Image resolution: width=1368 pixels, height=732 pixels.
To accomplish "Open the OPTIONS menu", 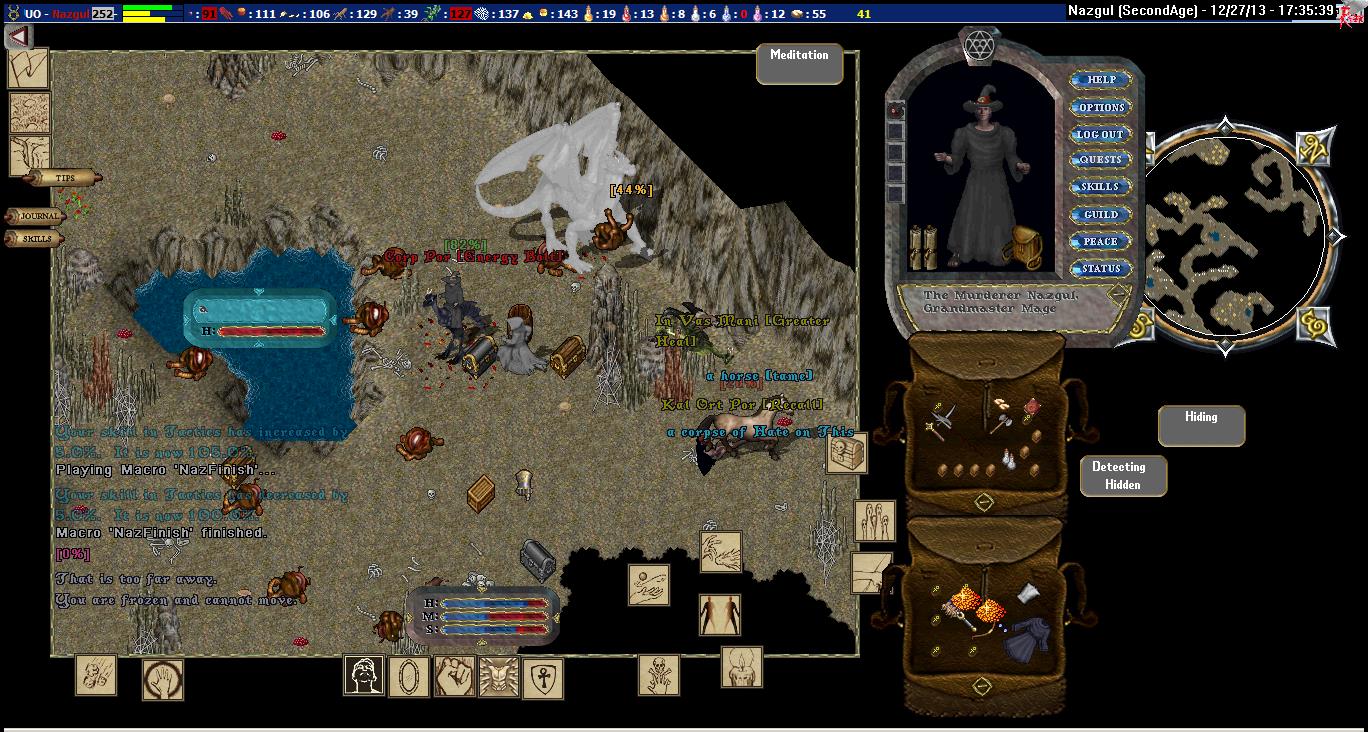I will click(x=1100, y=107).
